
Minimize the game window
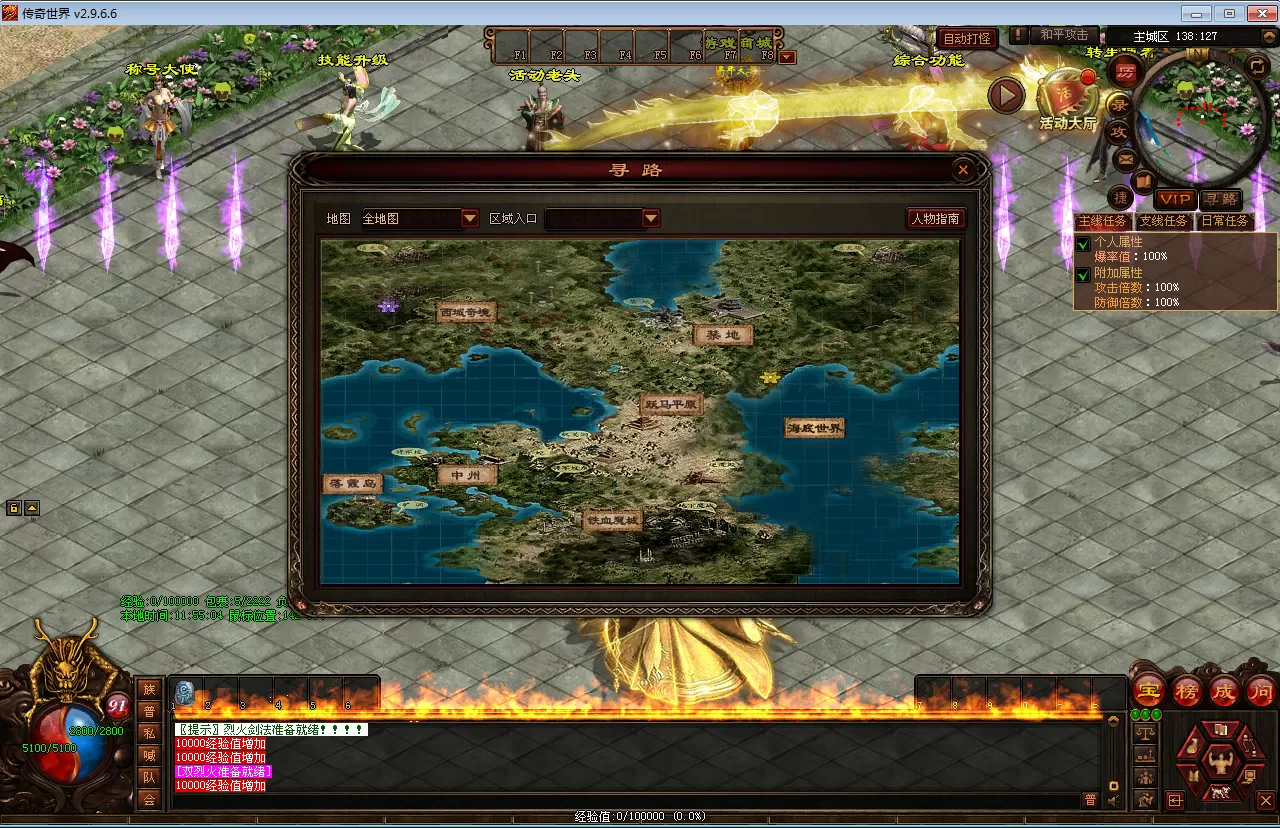1194,13
